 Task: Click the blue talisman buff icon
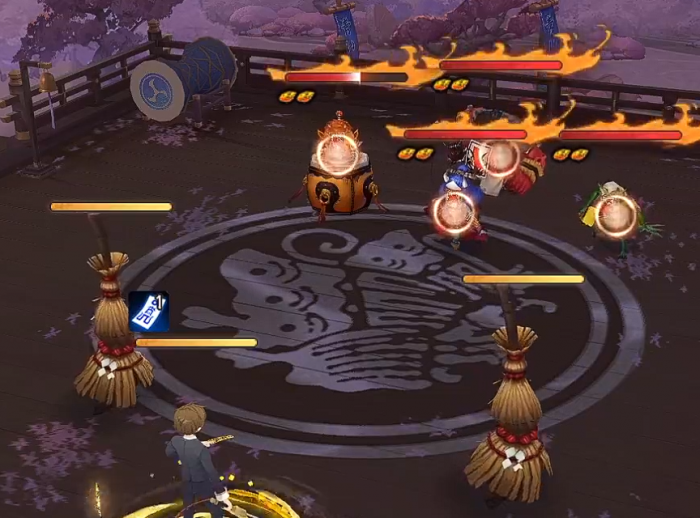[148, 311]
